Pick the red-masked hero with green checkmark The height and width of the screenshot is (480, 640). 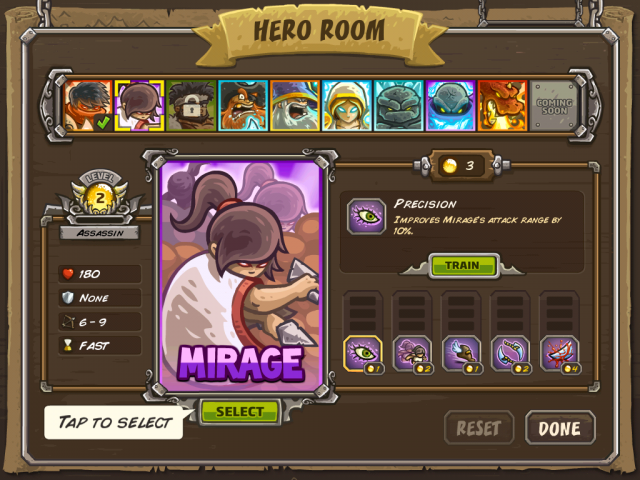pos(88,105)
